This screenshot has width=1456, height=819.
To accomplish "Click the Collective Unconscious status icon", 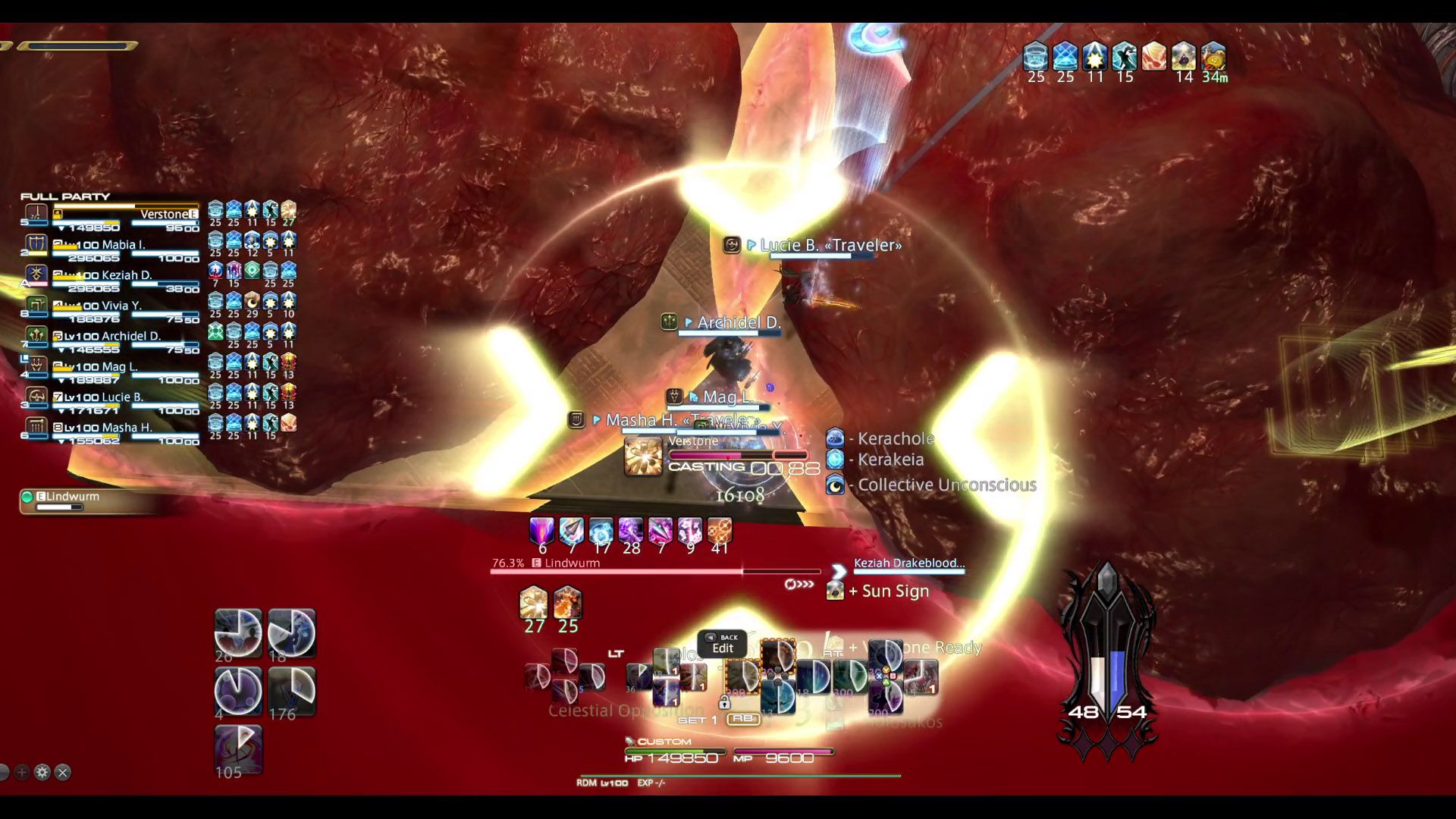I will point(835,485).
